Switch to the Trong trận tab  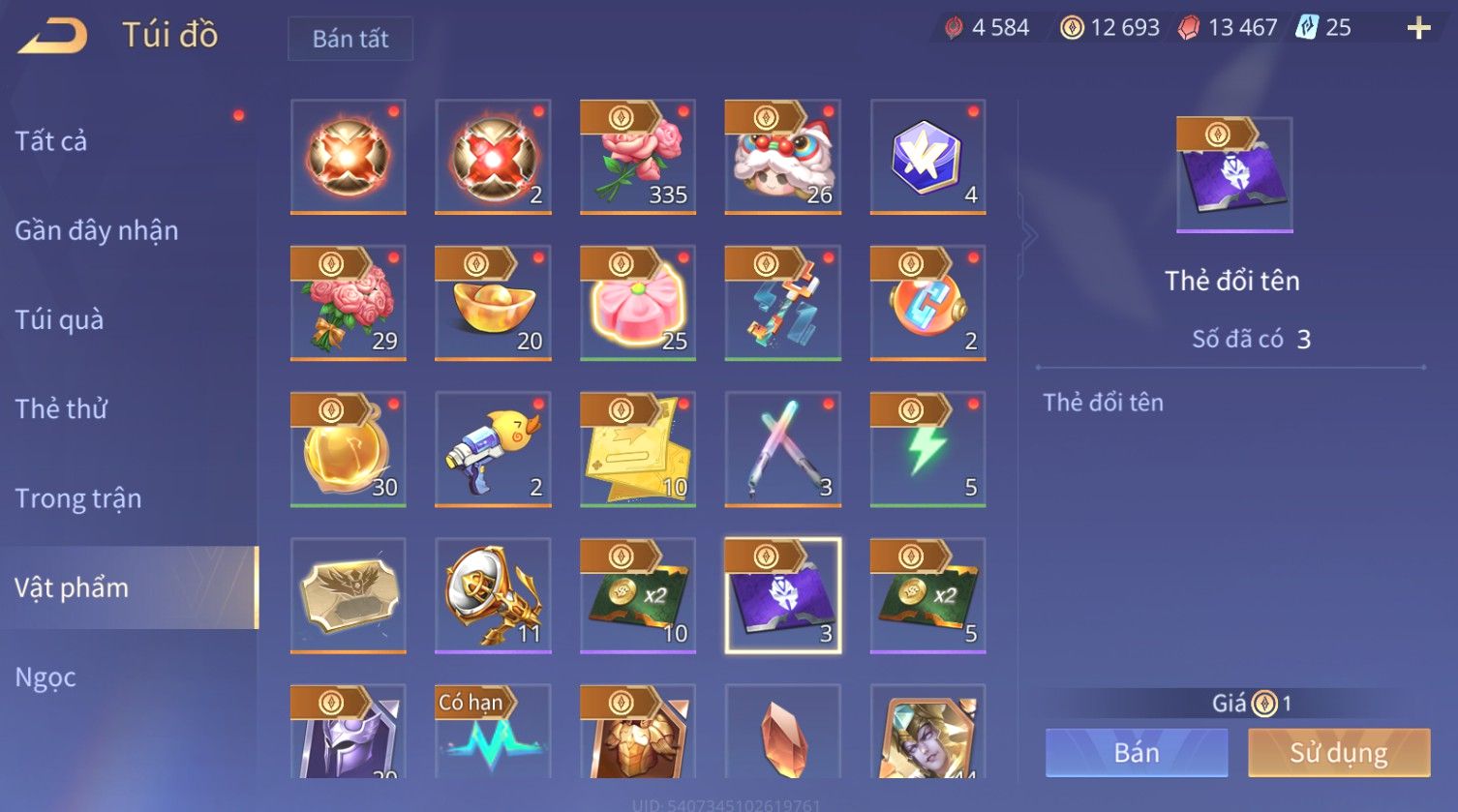[x=78, y=498]
